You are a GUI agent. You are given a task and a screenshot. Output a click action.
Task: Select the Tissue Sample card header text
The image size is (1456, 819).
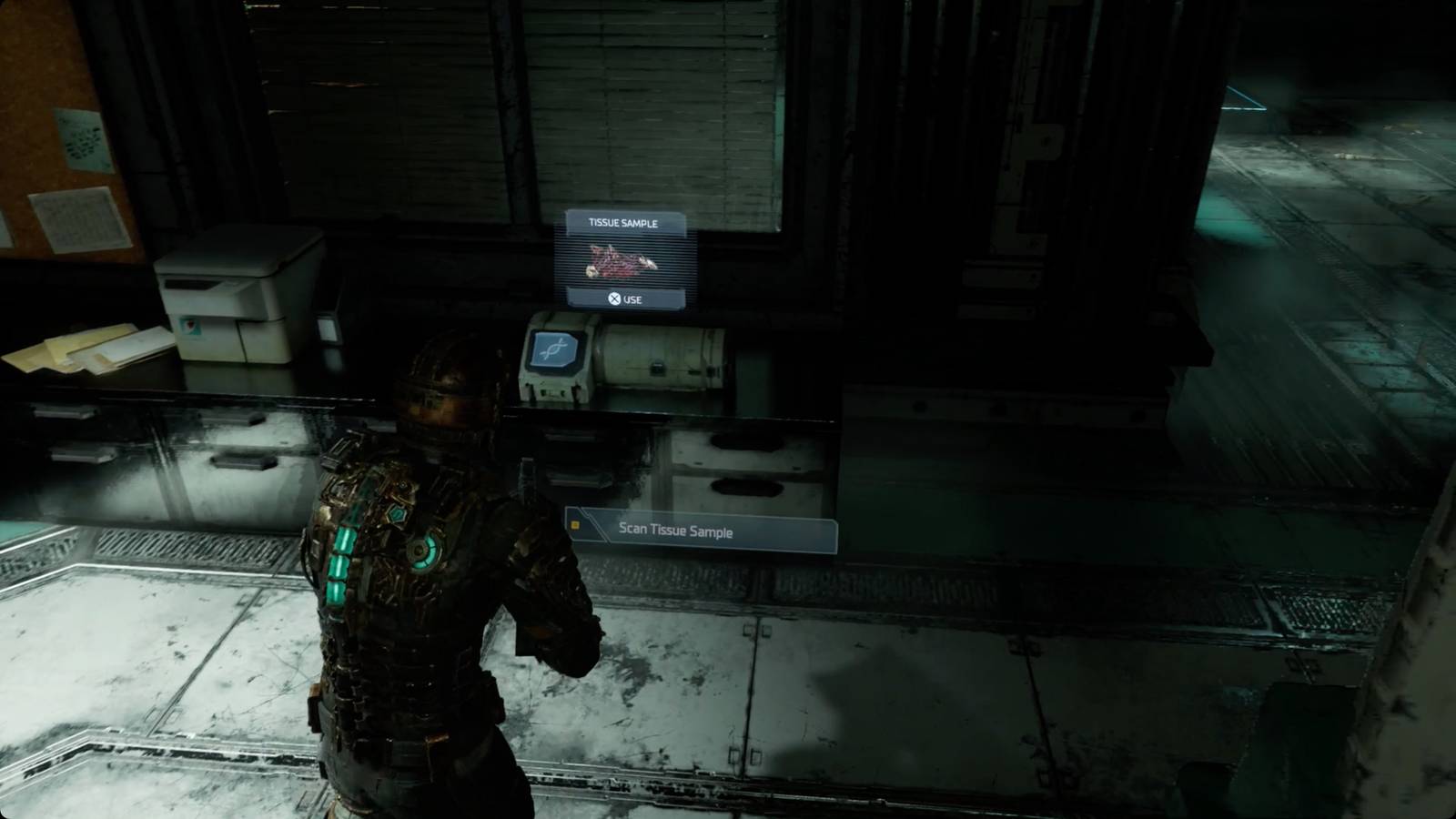pos(622,223)
